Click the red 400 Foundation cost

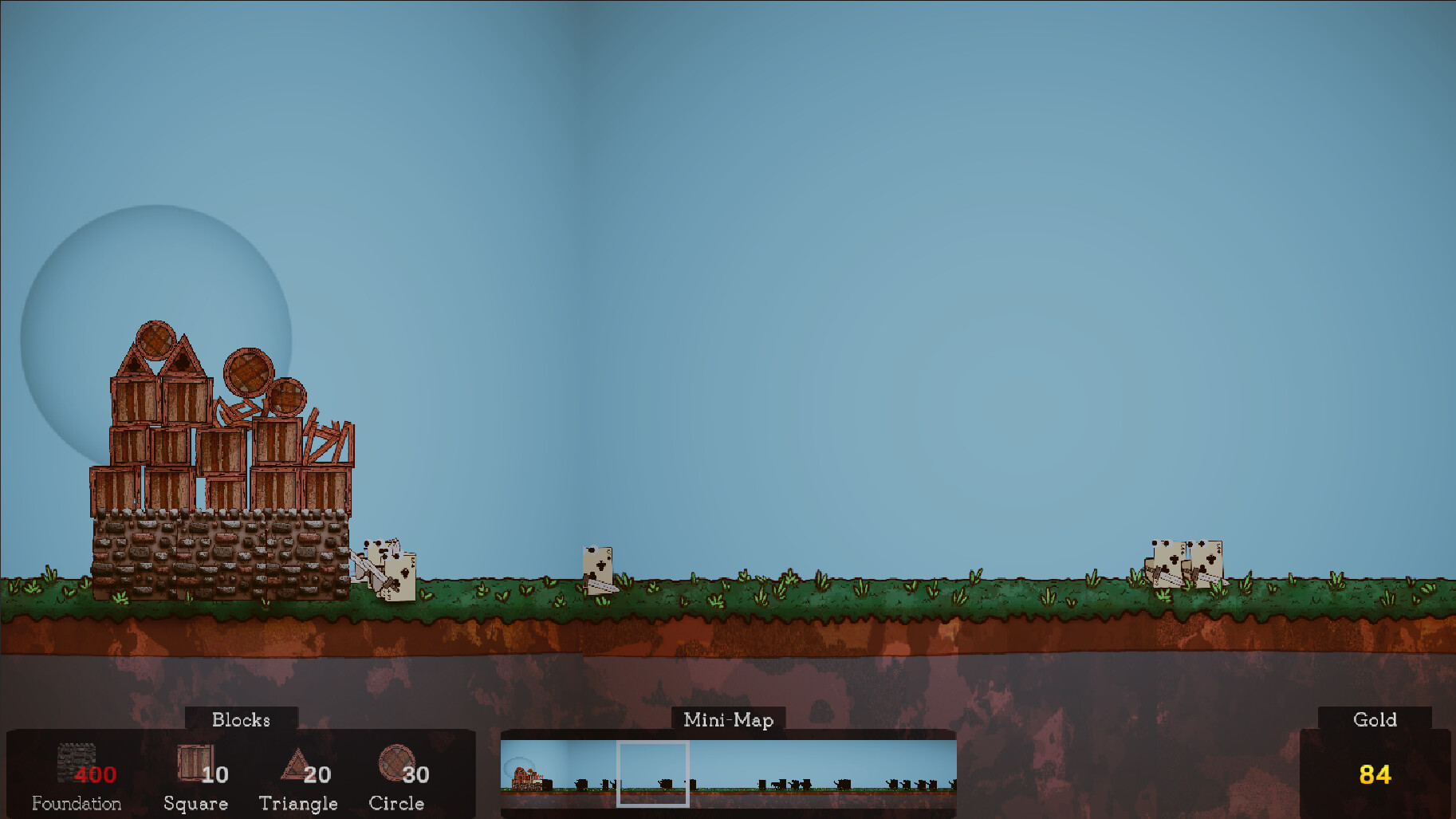click(94, 774)
